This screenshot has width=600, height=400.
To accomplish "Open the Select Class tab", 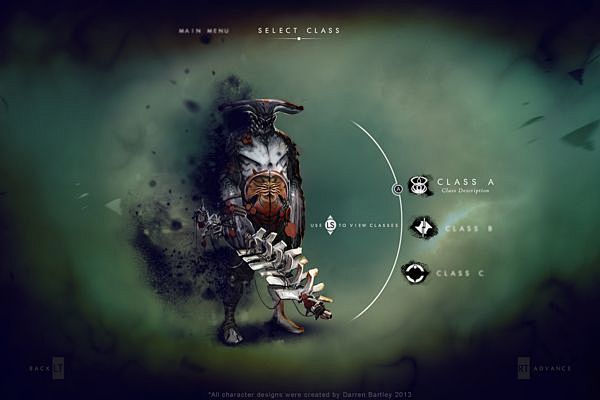I will point(299,31).
